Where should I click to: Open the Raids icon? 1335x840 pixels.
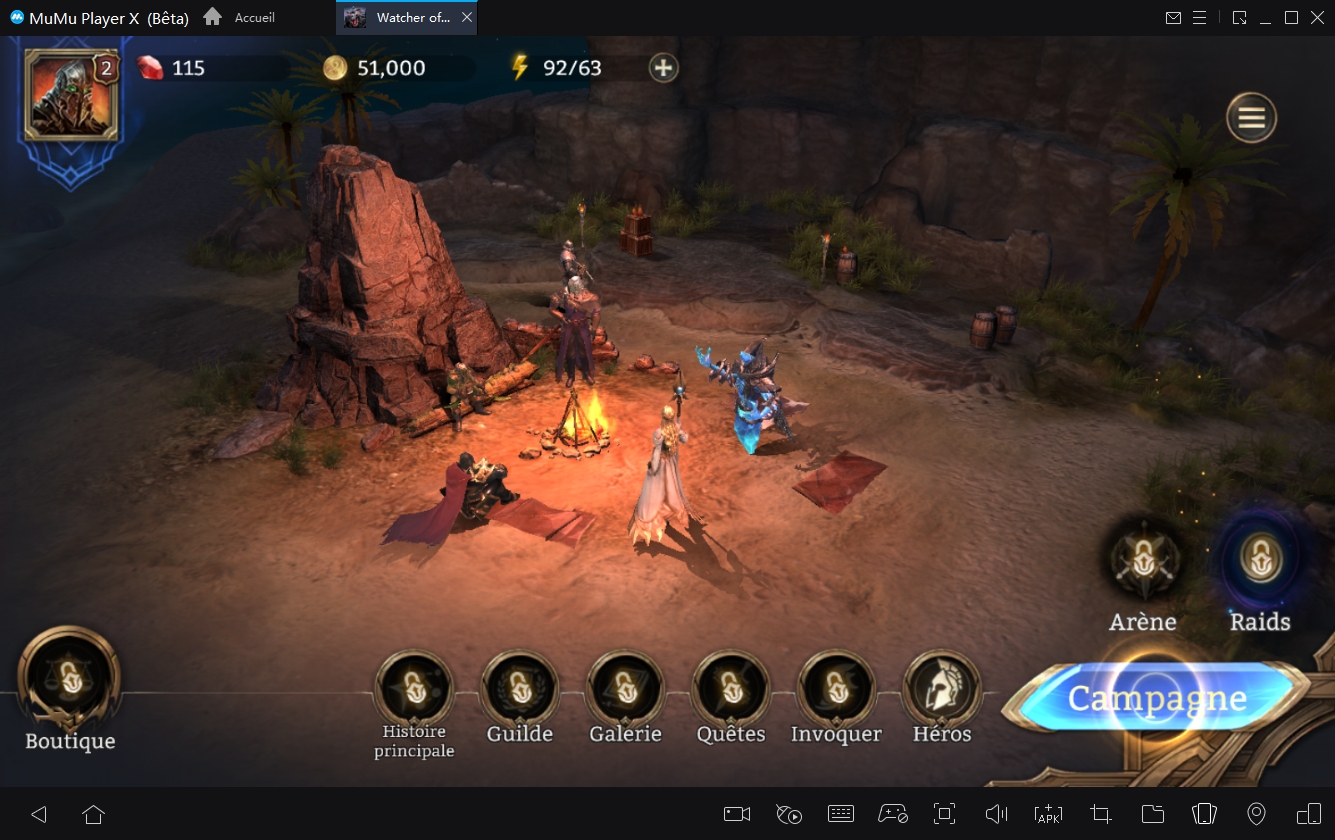pyautogui.click(x=1260, y=560)
